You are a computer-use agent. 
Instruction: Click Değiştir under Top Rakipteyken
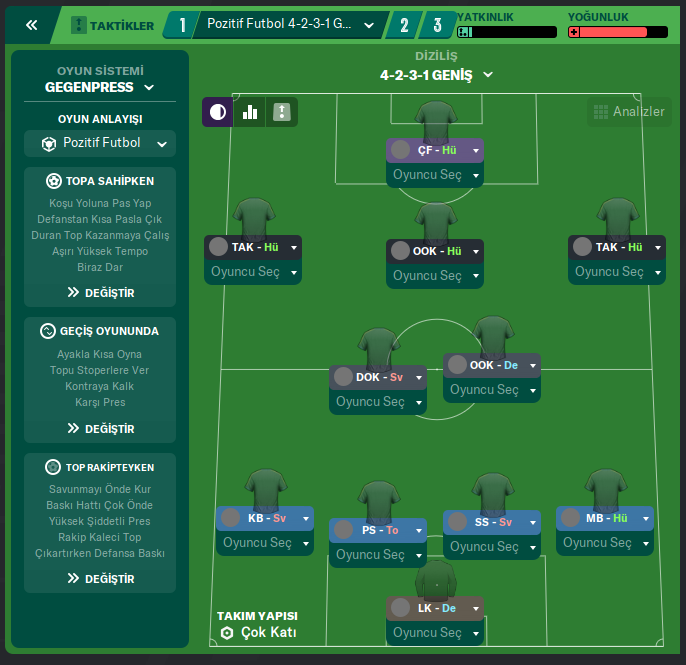pyautogui.click(x=100, y=578)
